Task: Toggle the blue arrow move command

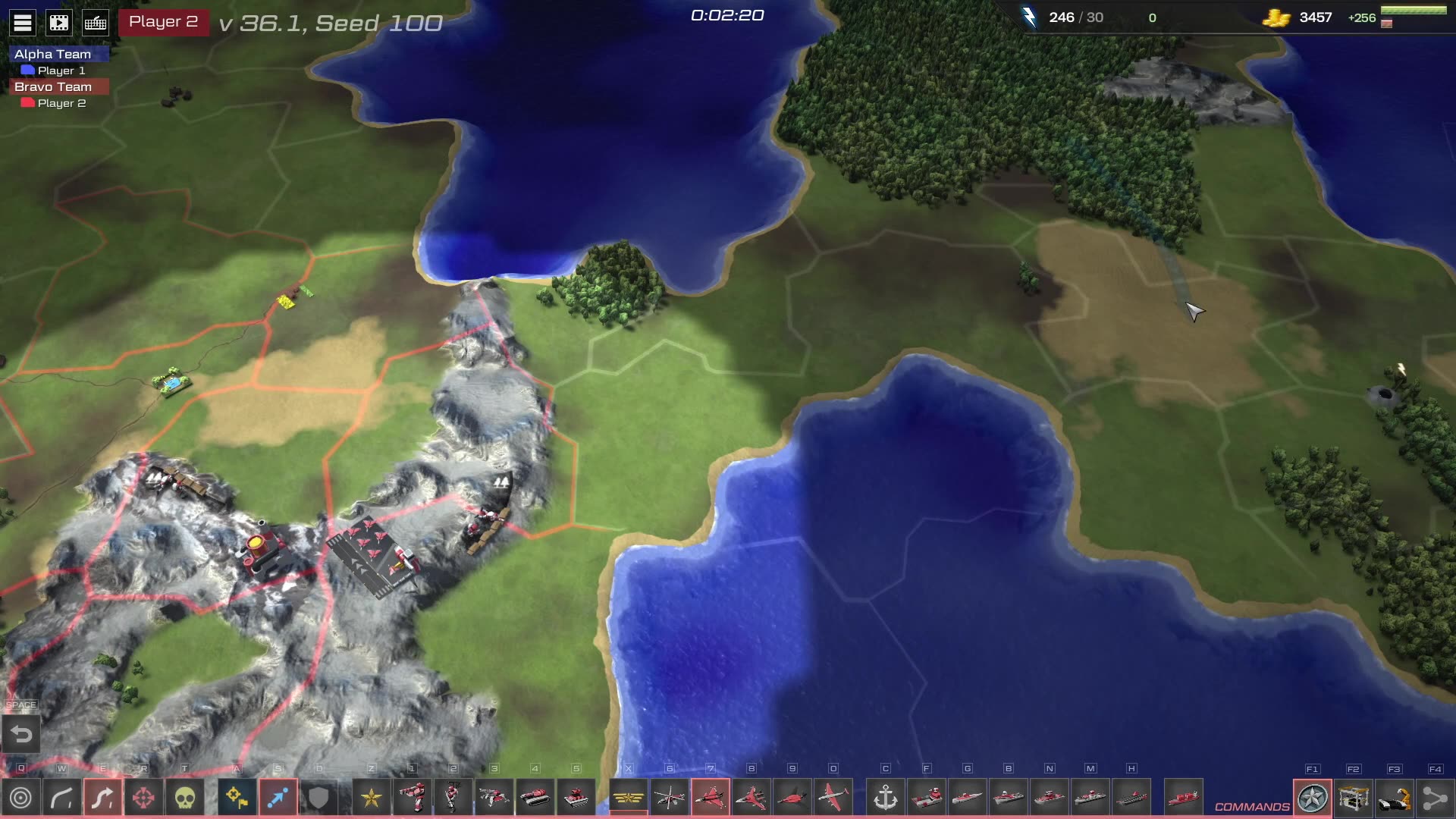Action: 278,798
